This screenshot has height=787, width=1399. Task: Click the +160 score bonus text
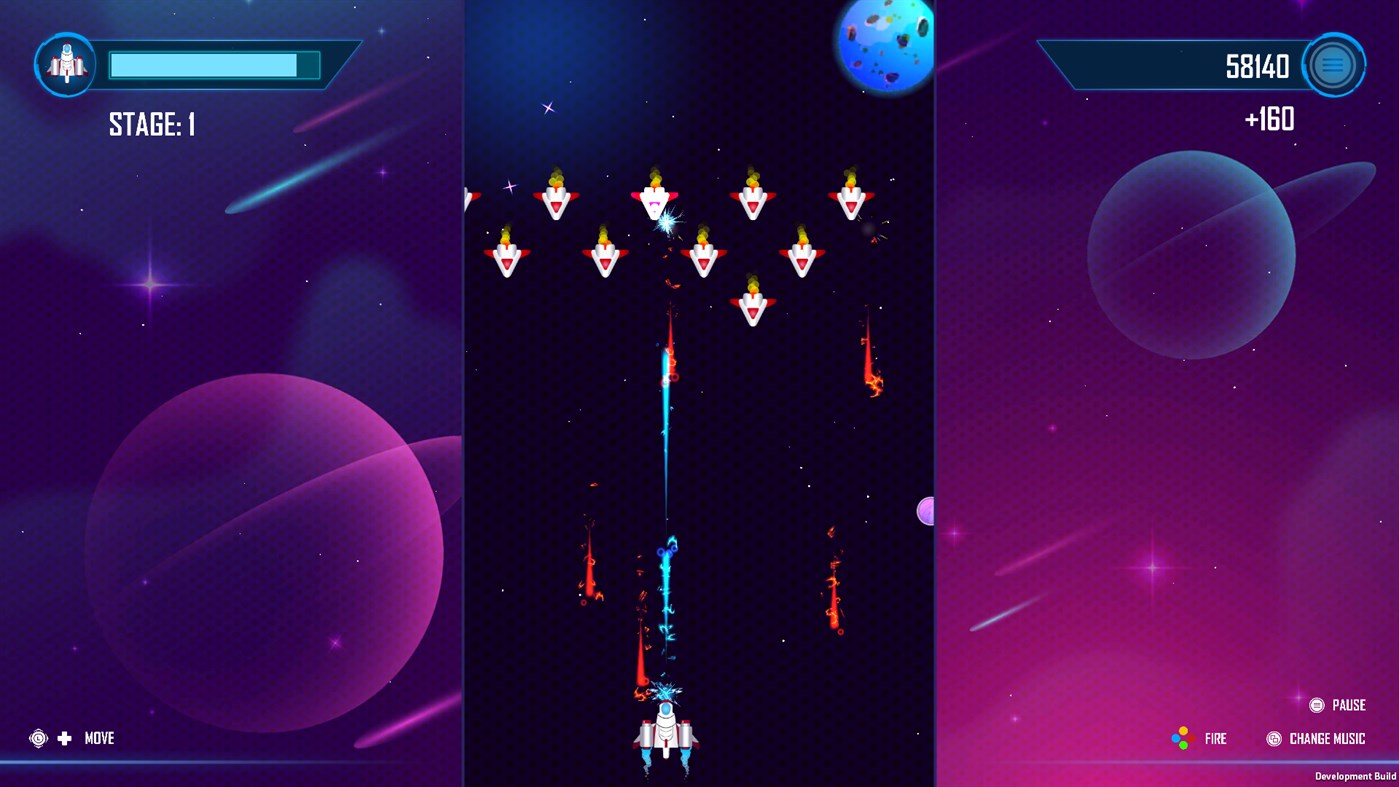pos(1268,119)
